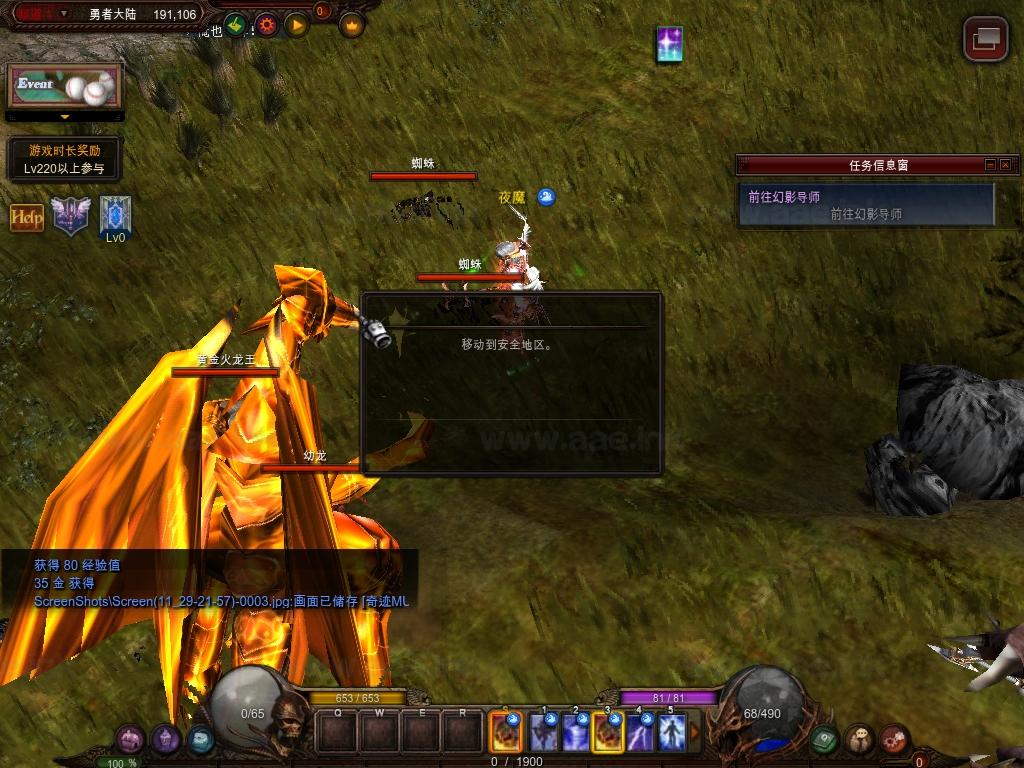Open the dropdown beside 勇者大陆 map name
Viewport: 1024px width, 768px height.
(64, 14)
